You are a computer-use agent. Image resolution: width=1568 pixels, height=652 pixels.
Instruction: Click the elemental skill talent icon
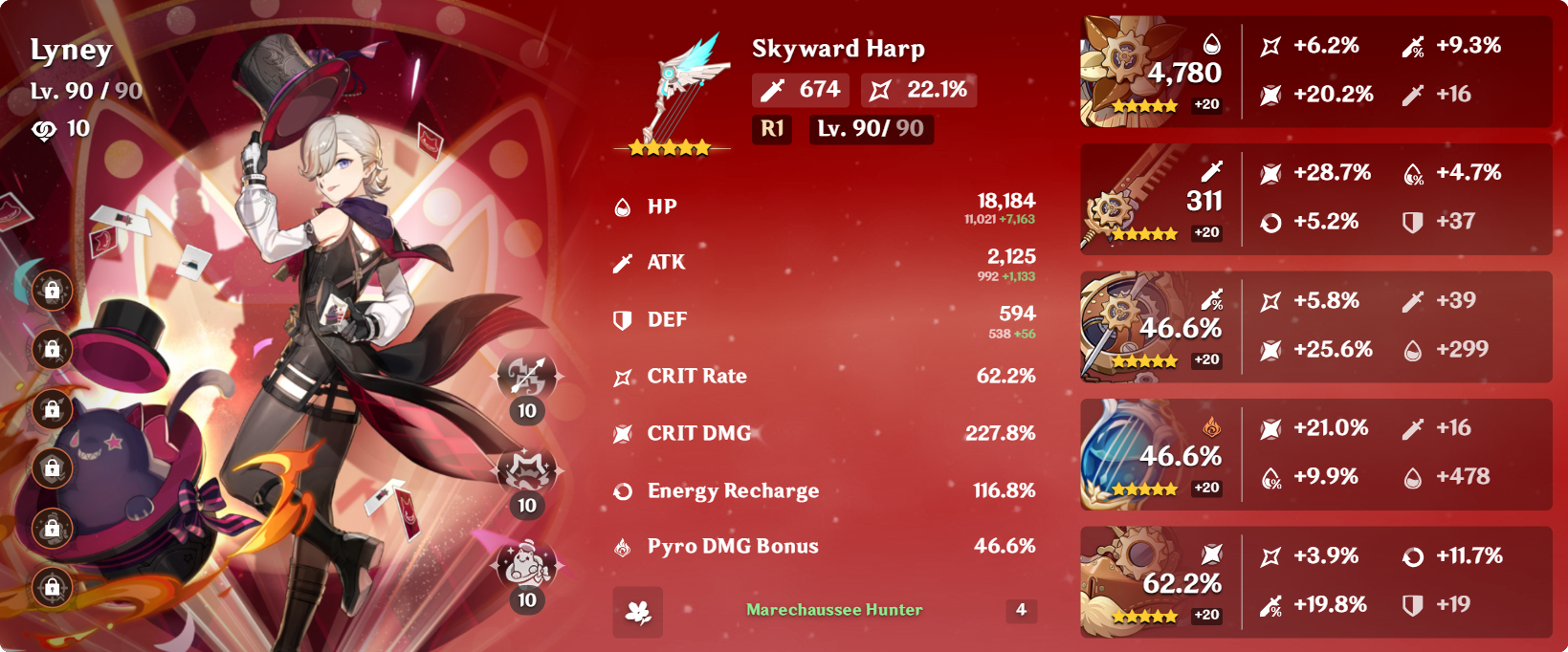pyautogui.click(x=526, y=469)
